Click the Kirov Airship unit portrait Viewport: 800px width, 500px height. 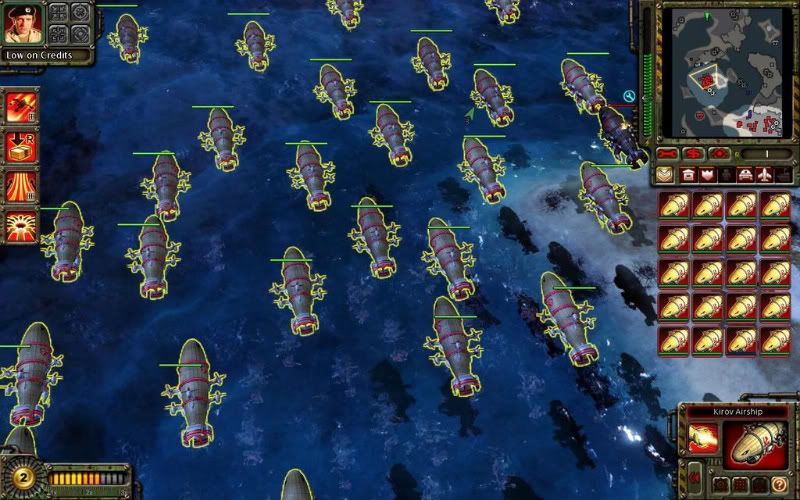pos(756,444)
